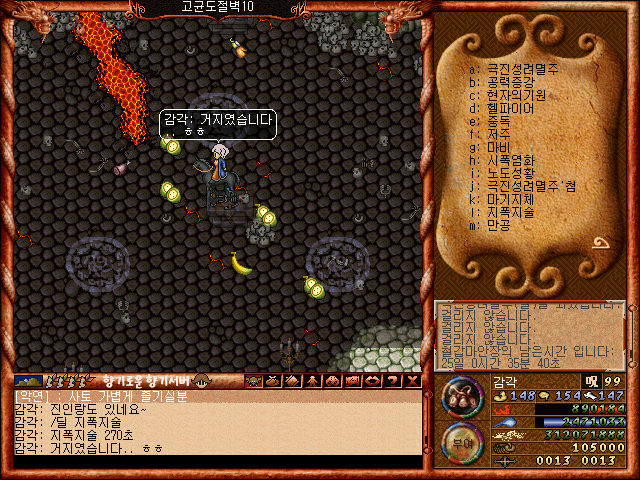Open the sack icon on toolbar
The height and width of the screenshot is (480, 640).
(x=271, y=380)
